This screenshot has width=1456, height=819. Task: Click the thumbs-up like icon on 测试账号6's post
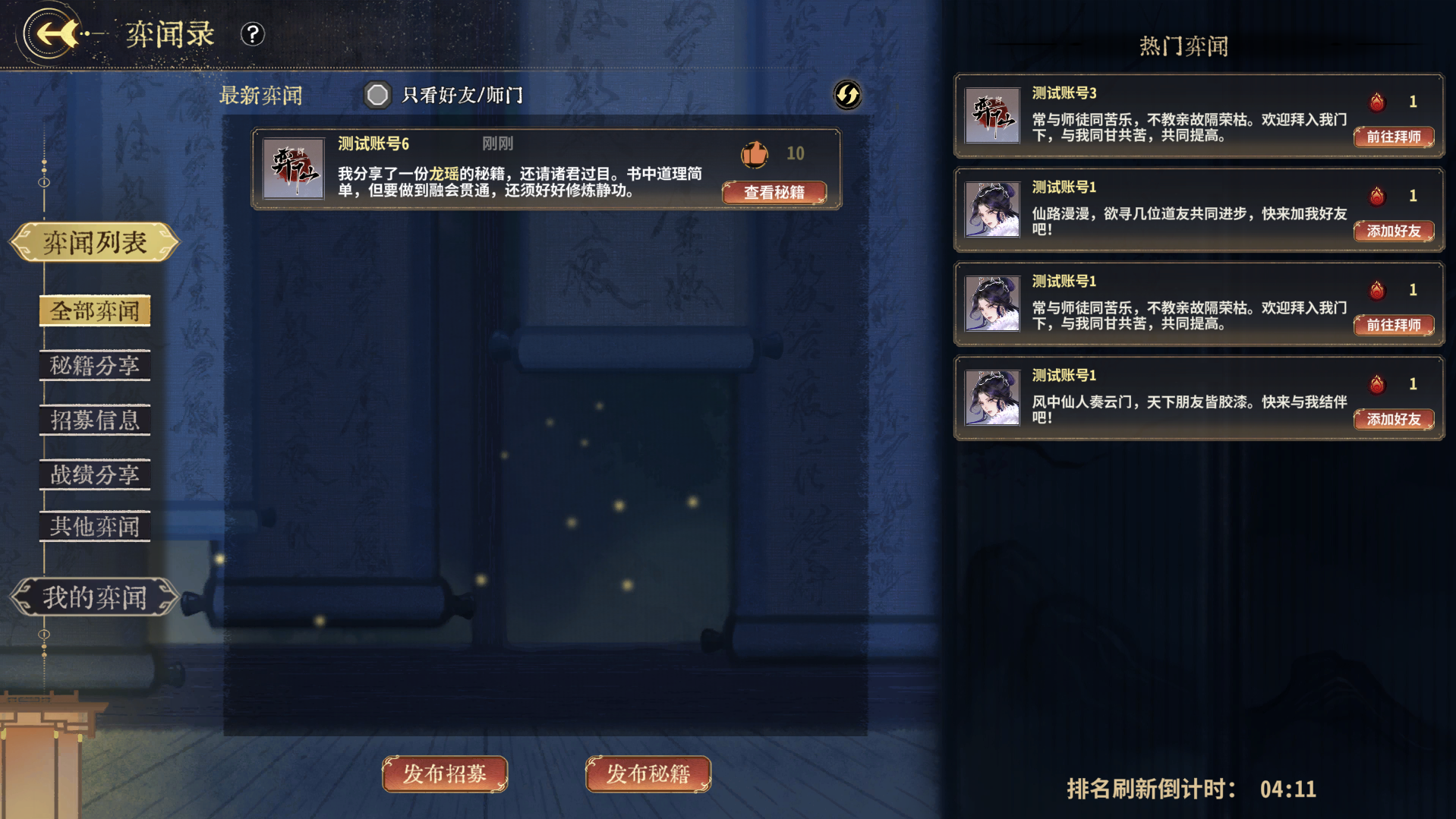754,153
